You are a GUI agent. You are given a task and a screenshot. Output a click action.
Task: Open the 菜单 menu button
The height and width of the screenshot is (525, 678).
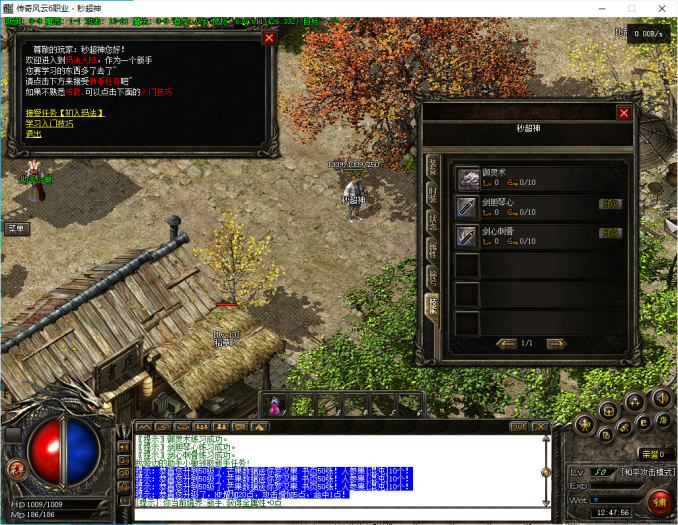pyautogui.click(x=17, y=228)
